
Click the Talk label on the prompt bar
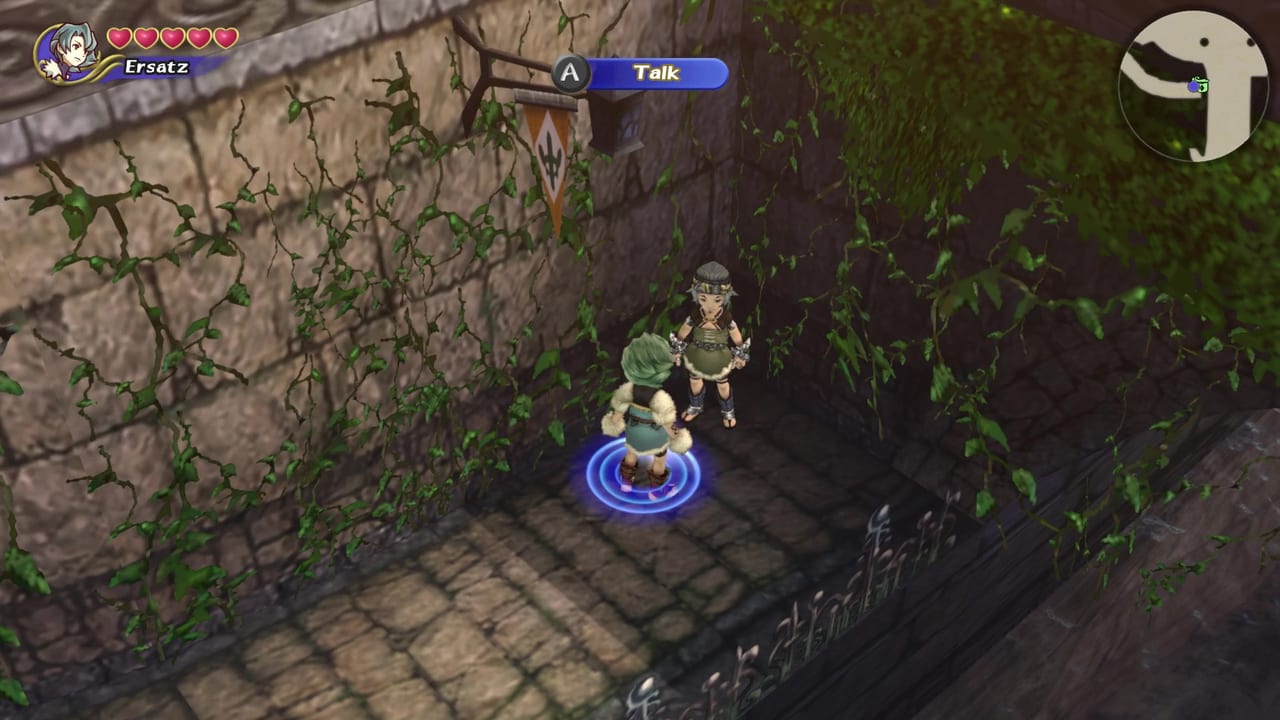(655, 72)
